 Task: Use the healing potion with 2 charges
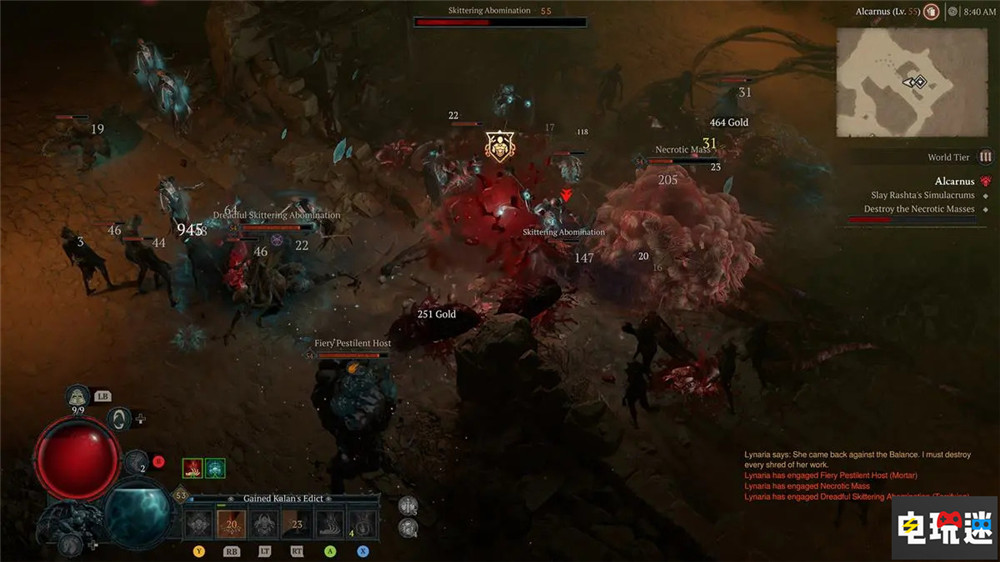point(137,462)
